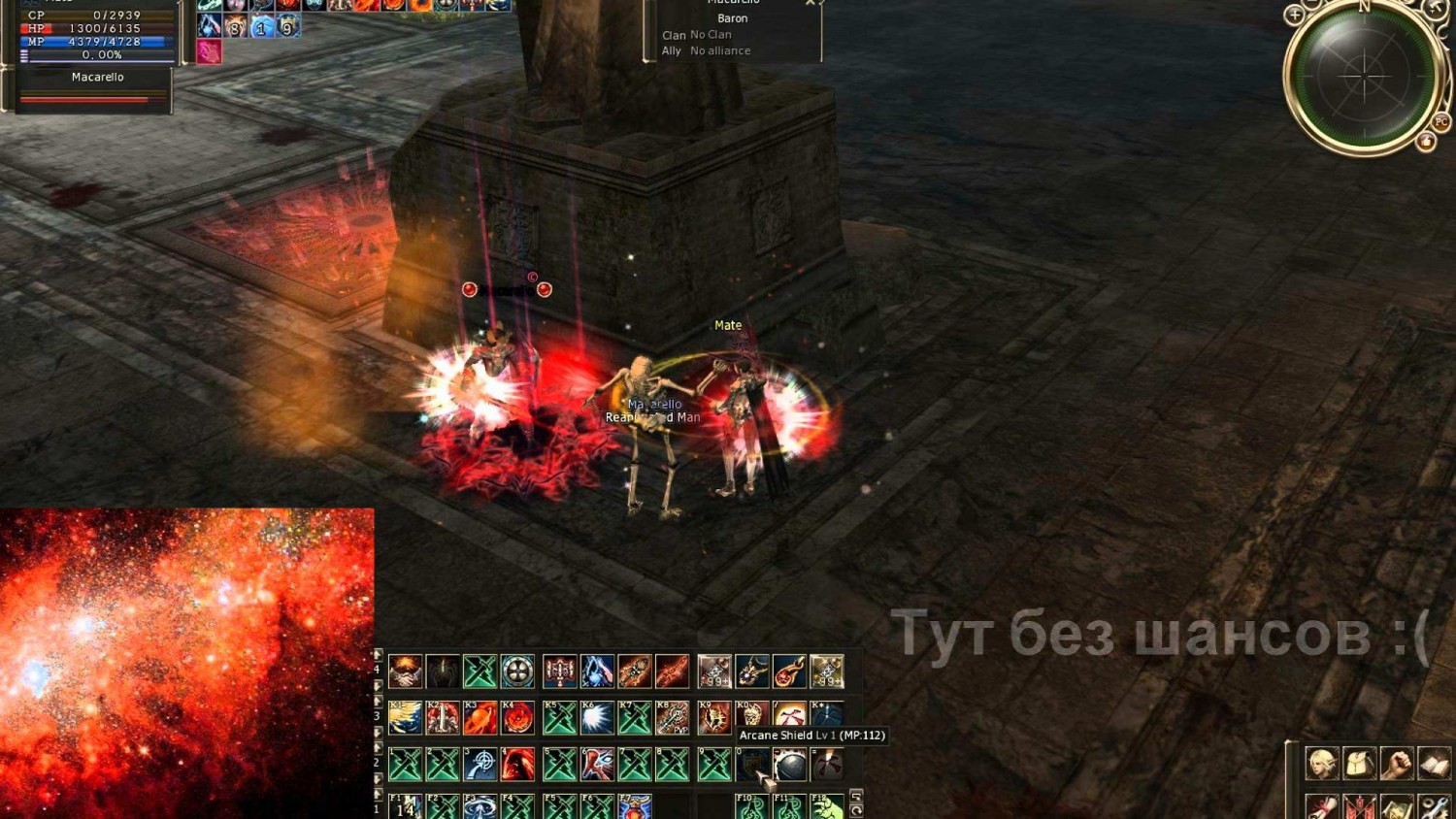Open the actions menu with fist icon
Image resolution: width=1456 pixels, height=819 pixels.
click(x=1397, y=764)
